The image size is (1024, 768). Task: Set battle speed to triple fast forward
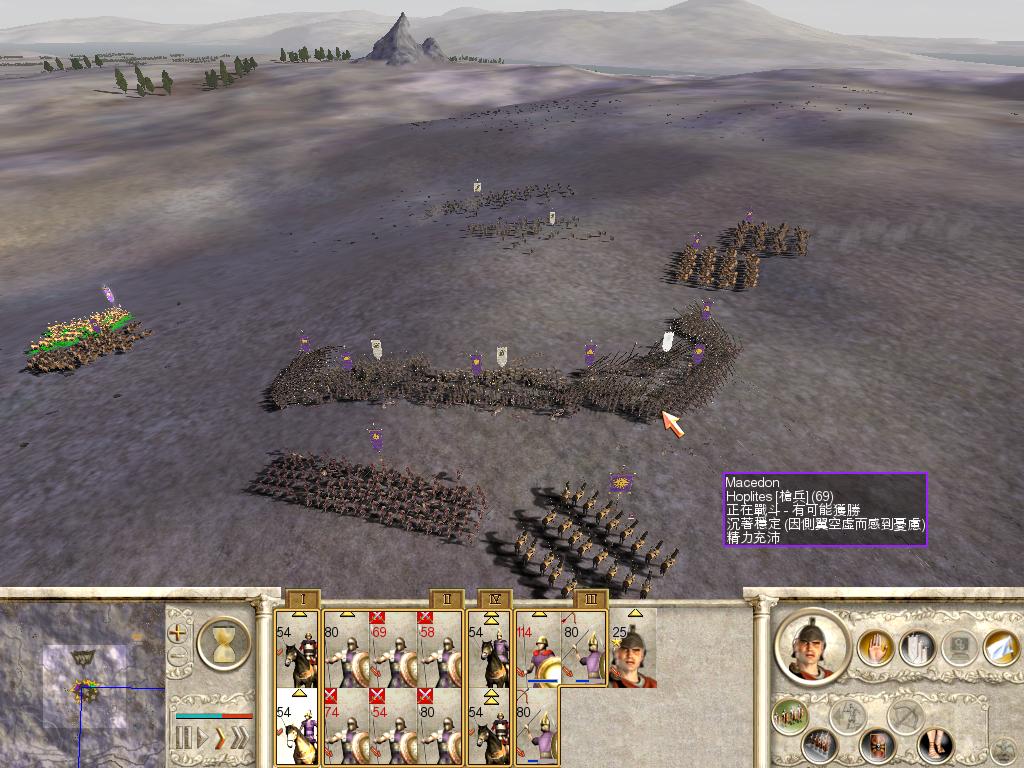point(240,739)
